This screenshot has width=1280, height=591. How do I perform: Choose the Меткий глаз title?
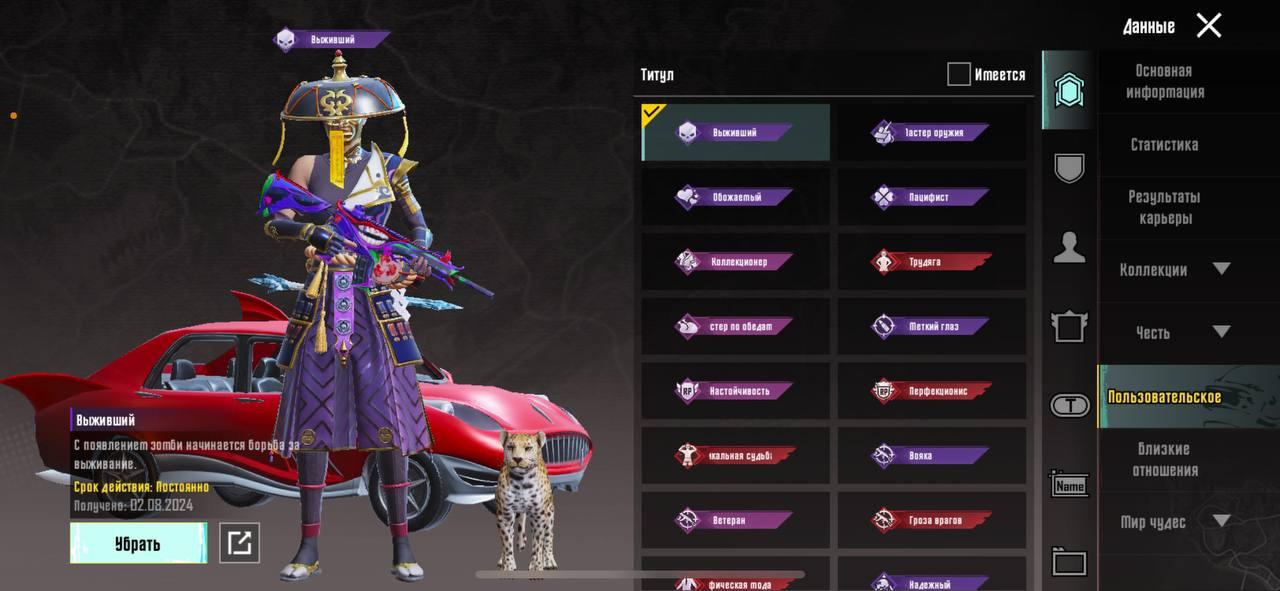coord(931,326)
